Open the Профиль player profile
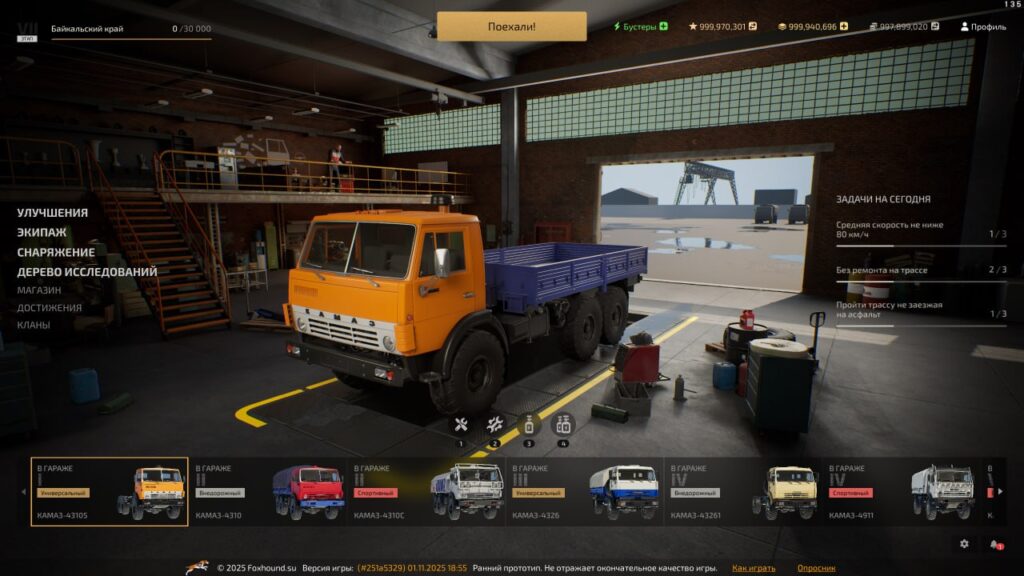 click(983, 26)
